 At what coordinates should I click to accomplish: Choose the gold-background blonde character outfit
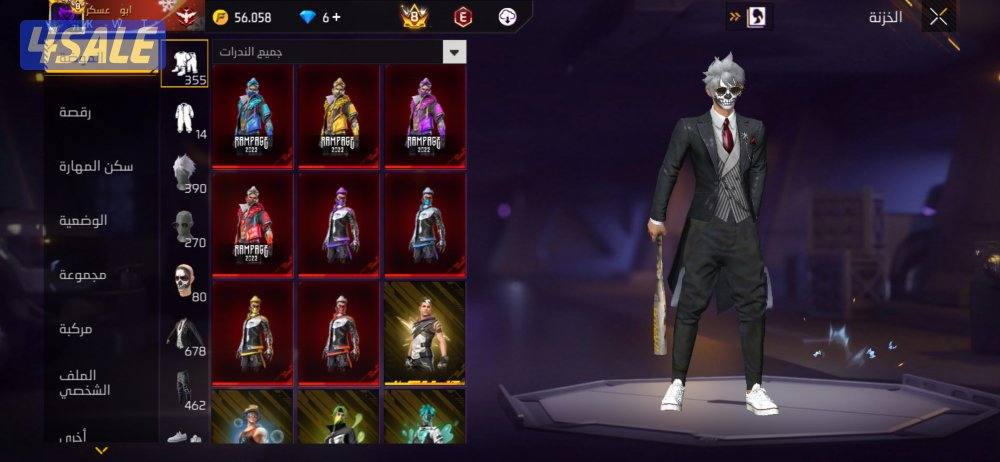tap(425, 331)
